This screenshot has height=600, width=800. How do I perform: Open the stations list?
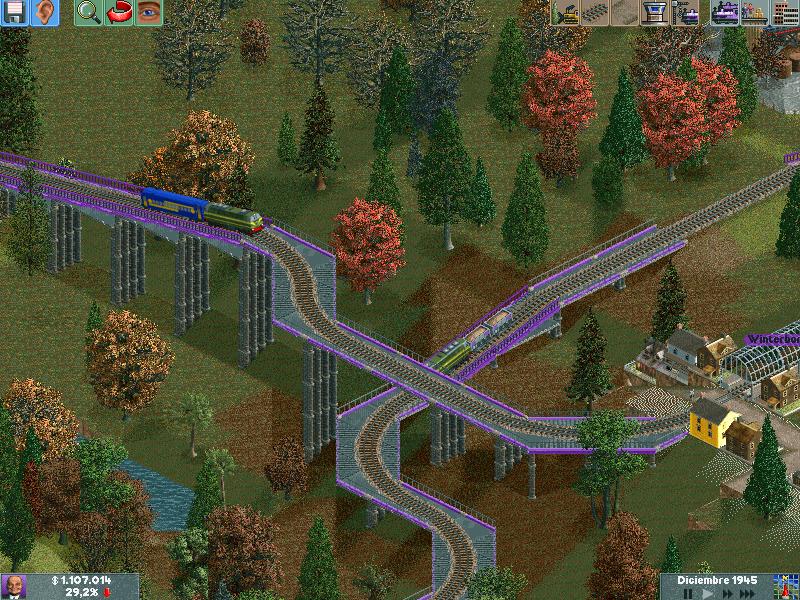[x=755, y=13]
